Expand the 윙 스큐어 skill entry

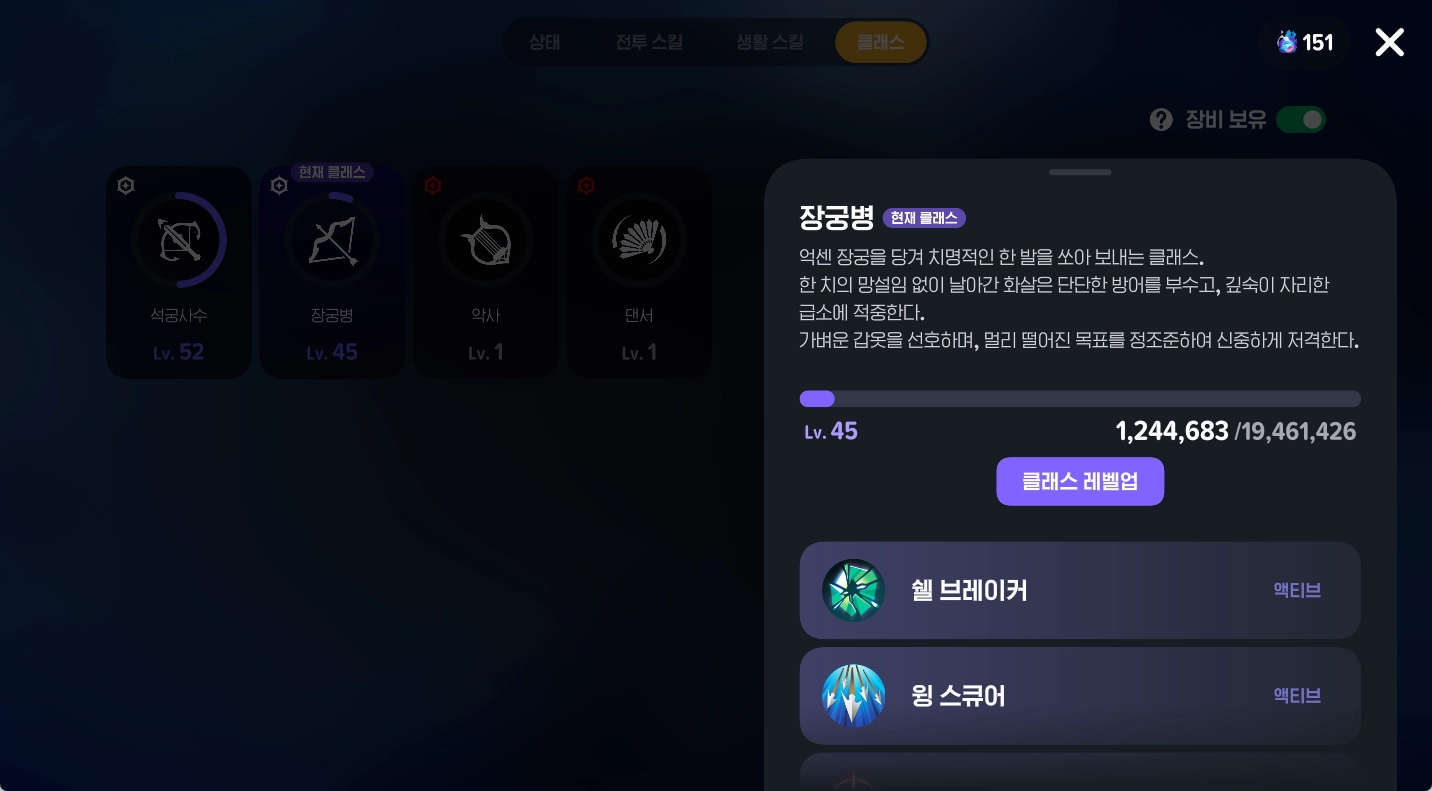(x=1080, y=695)
